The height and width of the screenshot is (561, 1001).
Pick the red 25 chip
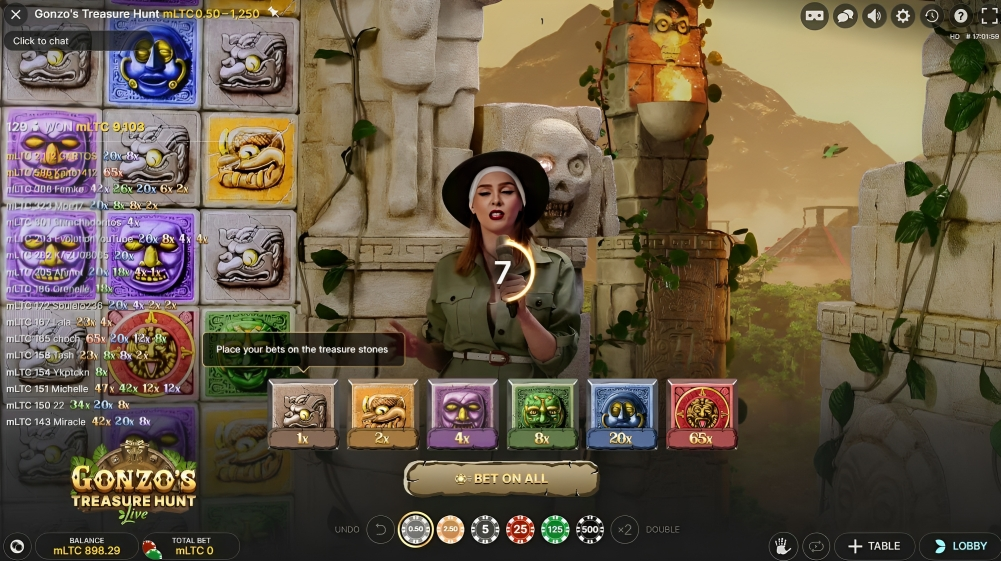tap(520, 529)
